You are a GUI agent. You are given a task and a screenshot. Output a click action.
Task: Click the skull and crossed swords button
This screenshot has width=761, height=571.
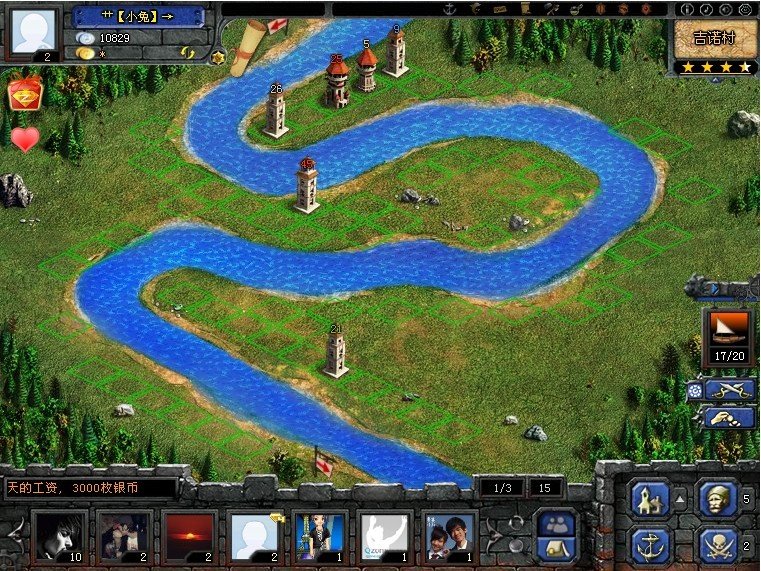pyautogui.click(x=714, y=545)
